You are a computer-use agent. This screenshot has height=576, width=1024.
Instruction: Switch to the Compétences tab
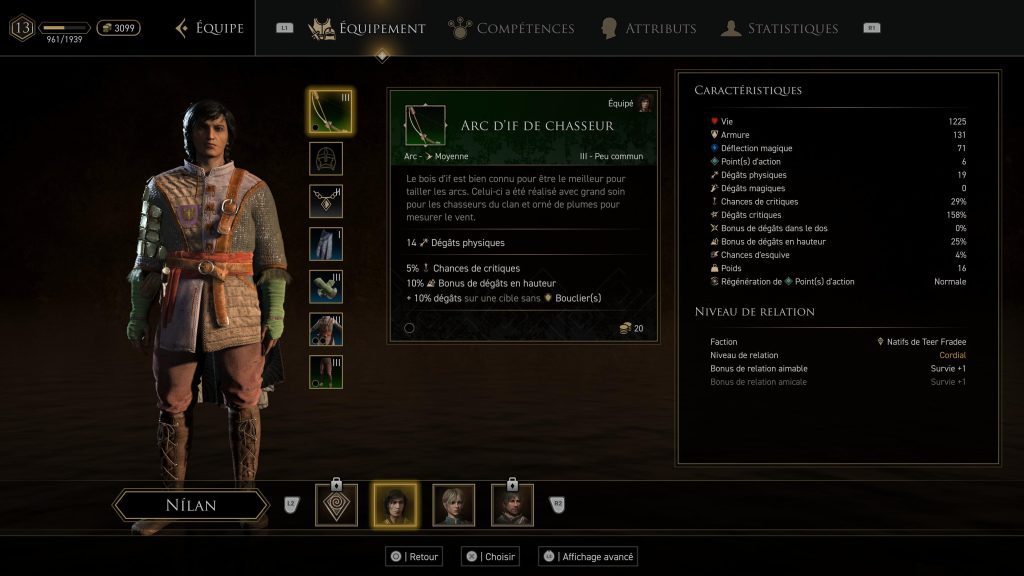click(512, 28)
